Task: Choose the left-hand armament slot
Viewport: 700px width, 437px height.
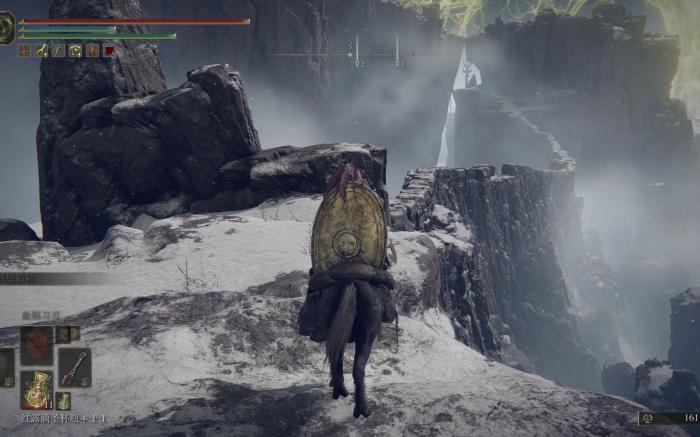Action: coord(4,367)
